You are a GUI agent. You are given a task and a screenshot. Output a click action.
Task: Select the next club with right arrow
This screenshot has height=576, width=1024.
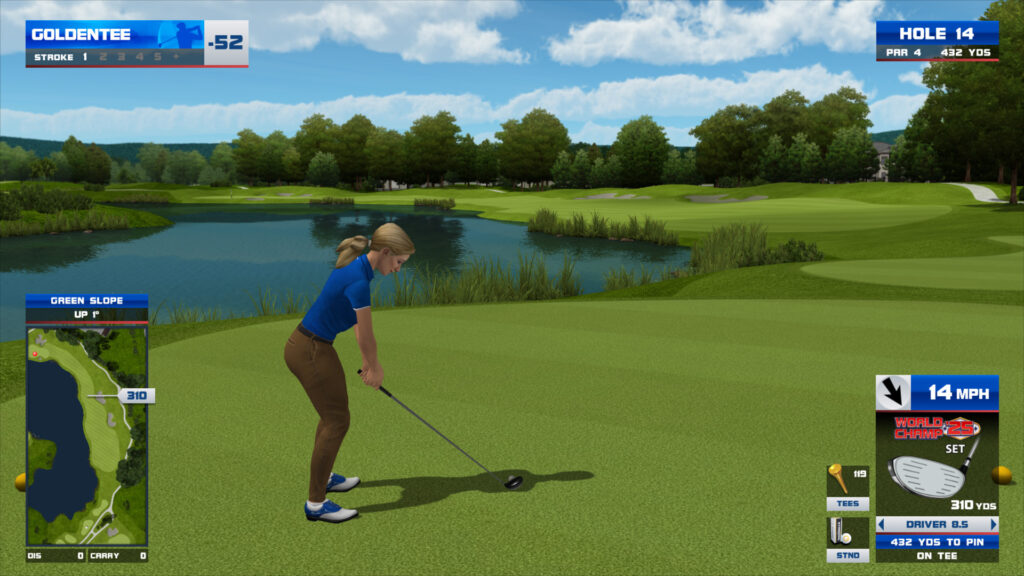click(993, 524)
